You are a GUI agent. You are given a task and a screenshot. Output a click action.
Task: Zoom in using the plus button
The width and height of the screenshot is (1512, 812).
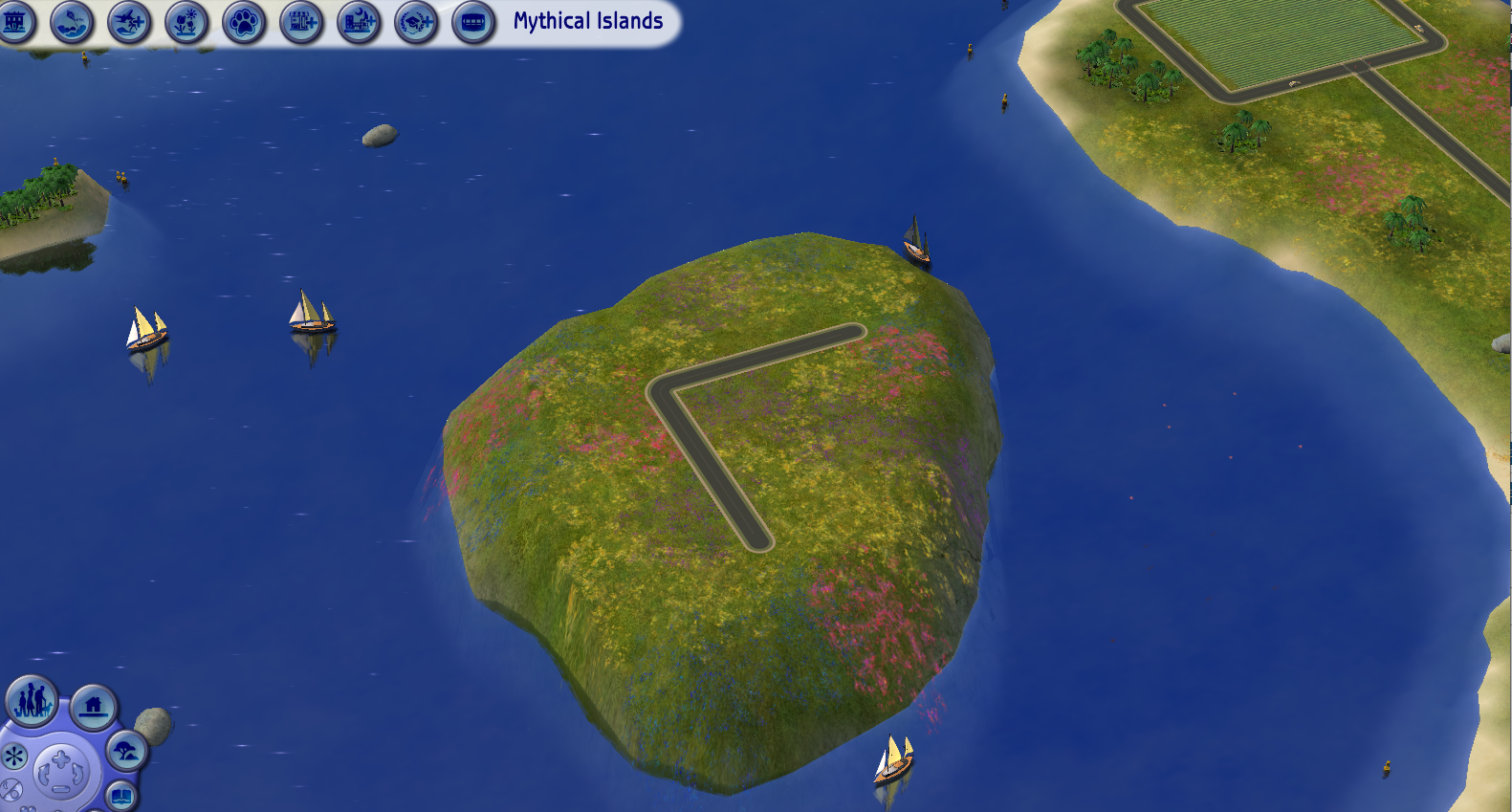click(60, 758)
